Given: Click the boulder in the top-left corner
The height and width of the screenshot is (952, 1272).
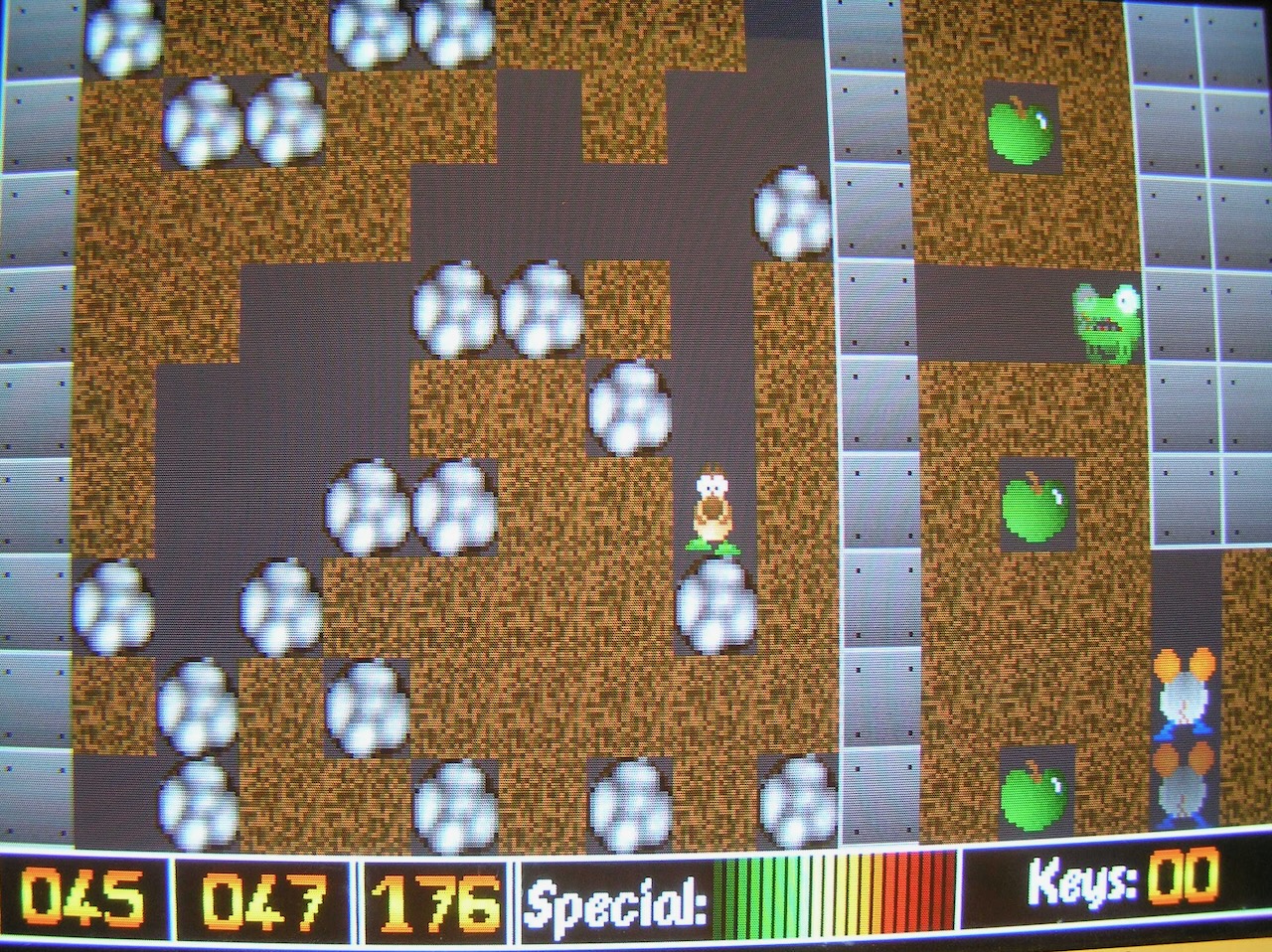Looking at the screenshot, I should [x=119, y=35].
